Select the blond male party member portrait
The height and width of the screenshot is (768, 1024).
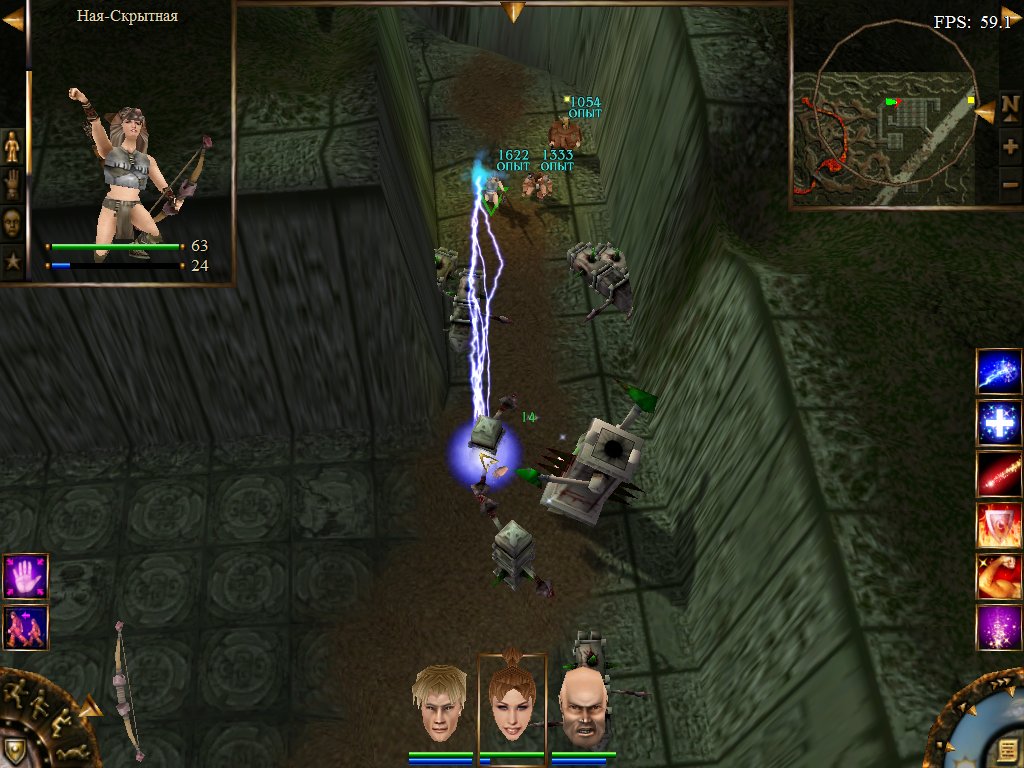pos(441,703)
